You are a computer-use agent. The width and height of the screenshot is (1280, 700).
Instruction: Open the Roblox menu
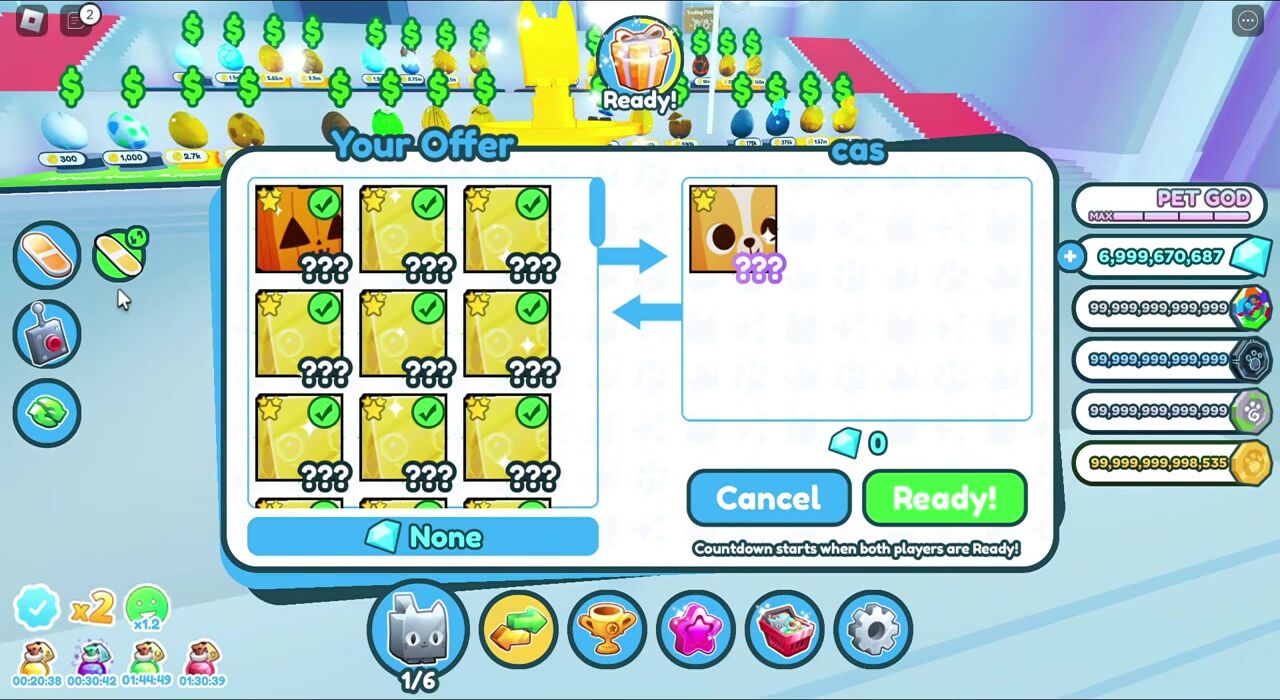click(x=33, y=20)
